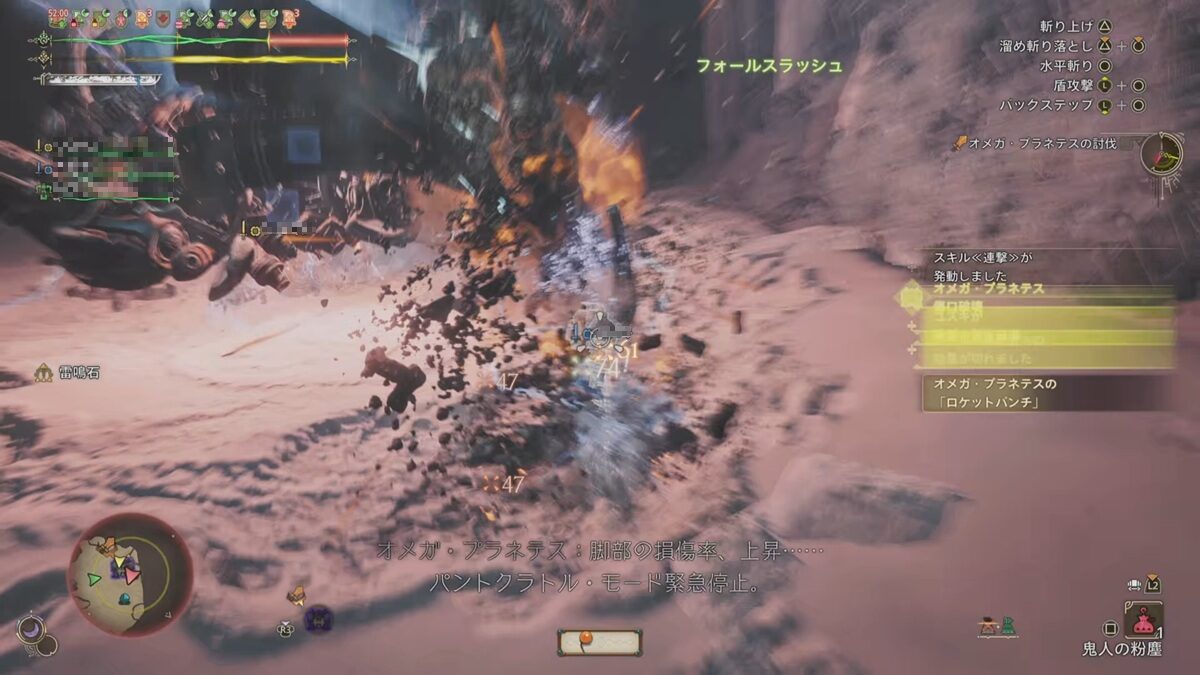Image resolution: width=1200 pixels, height=675 pixels.
Task: Click the purple monster target icon
Action: [x=318, y=619]
